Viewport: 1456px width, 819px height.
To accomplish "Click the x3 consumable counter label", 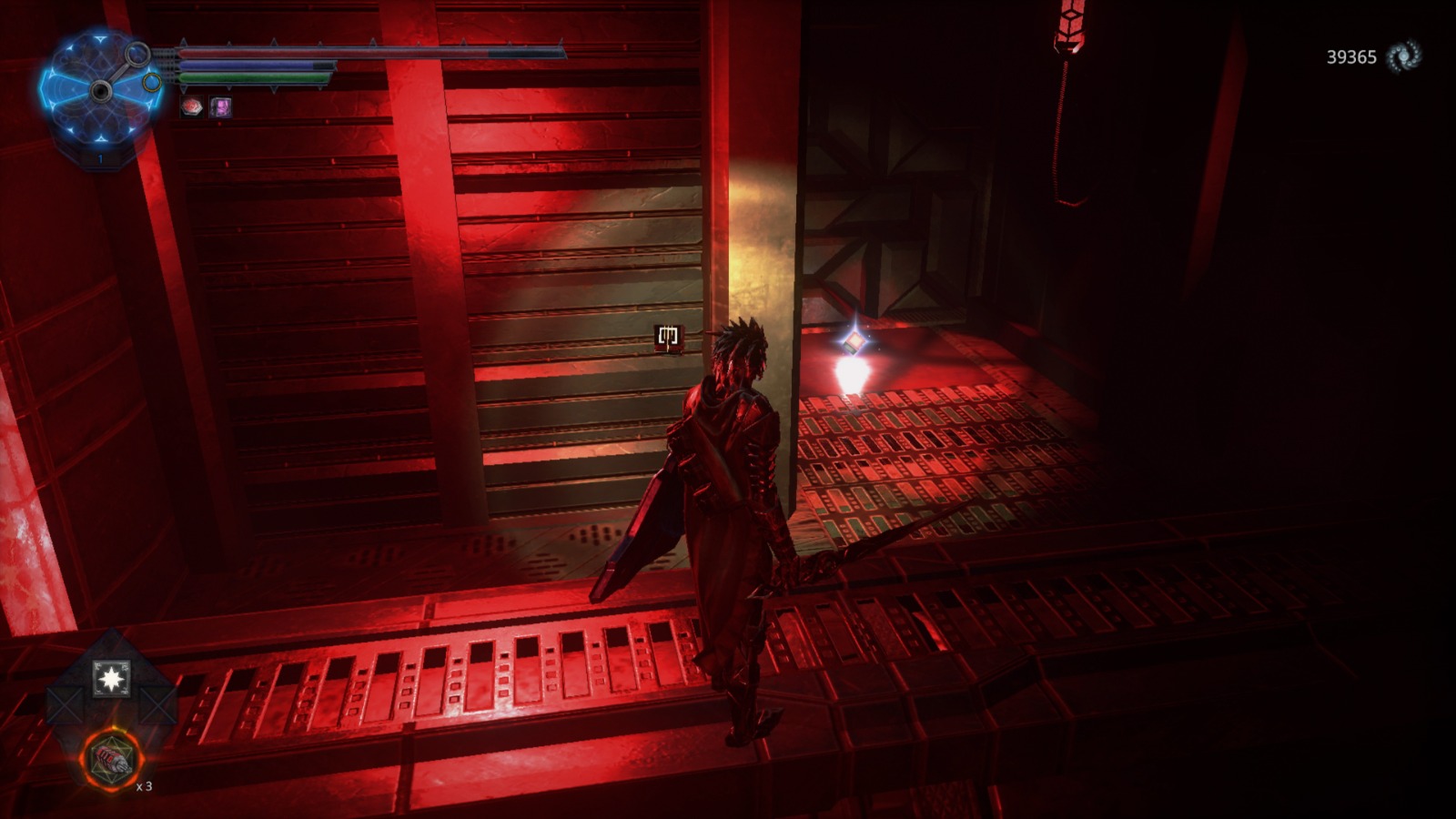I will point(144,785).
